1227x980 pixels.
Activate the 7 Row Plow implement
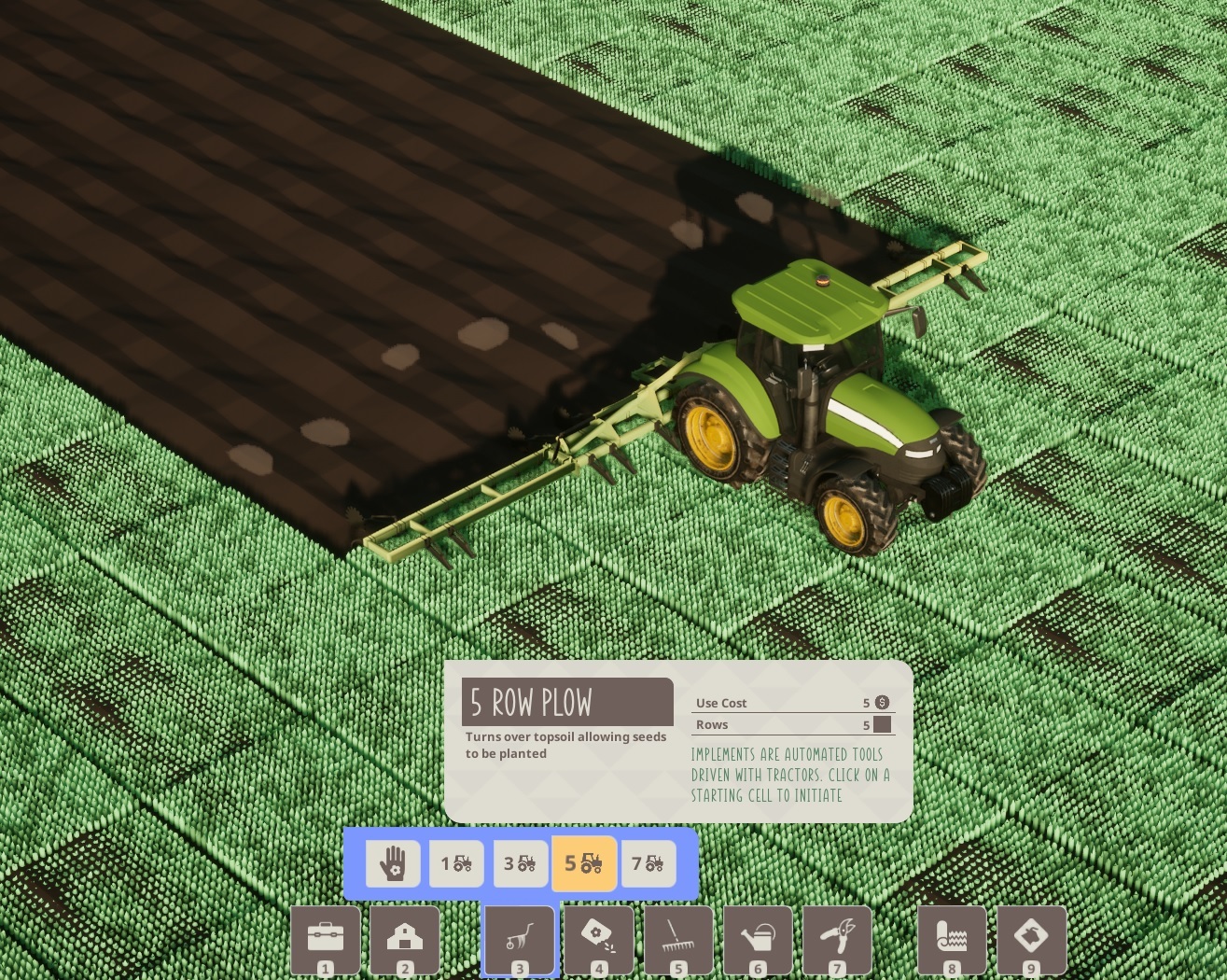coord(648,863)
